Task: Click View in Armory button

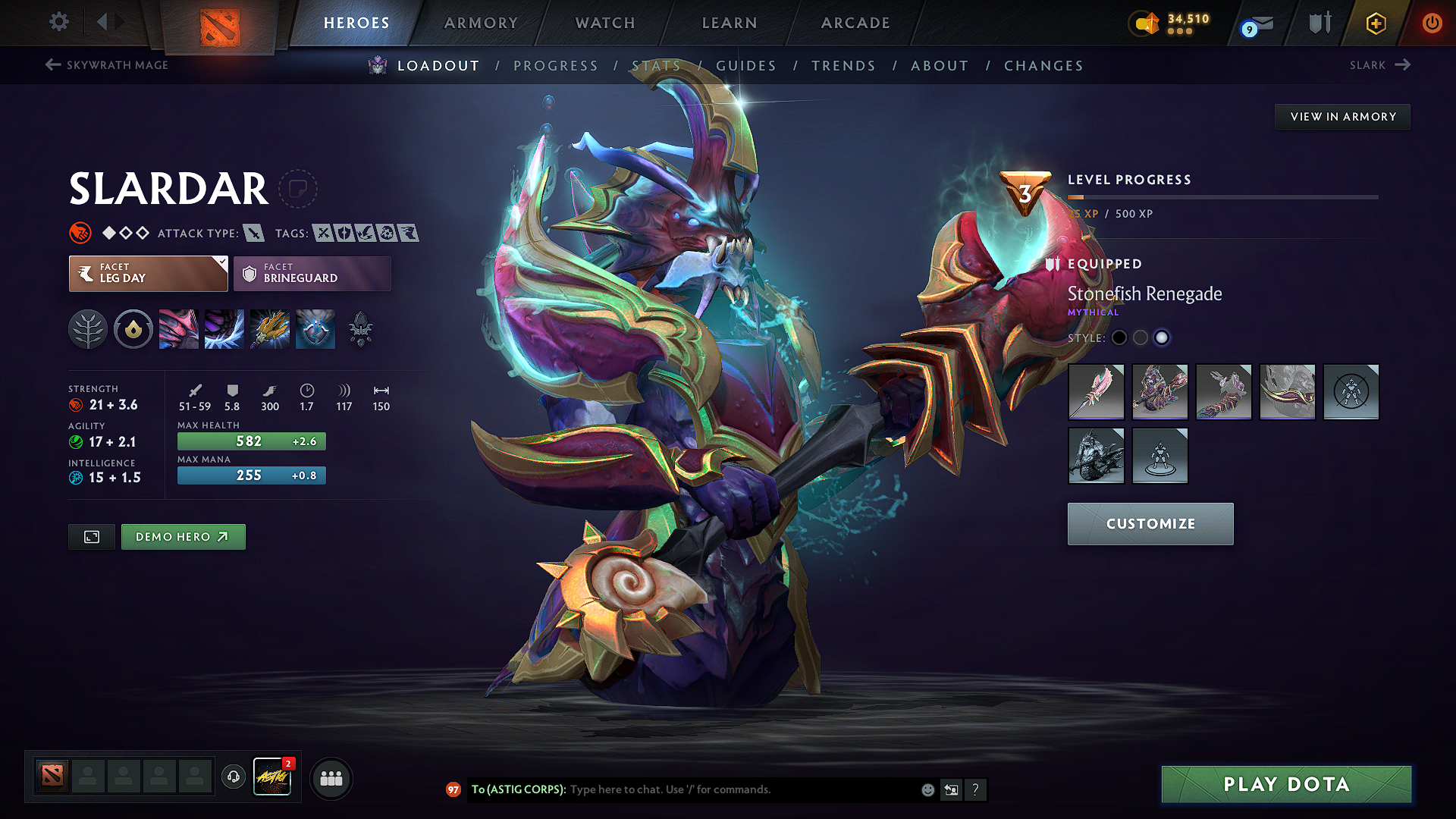Action: pos(1342,117)
